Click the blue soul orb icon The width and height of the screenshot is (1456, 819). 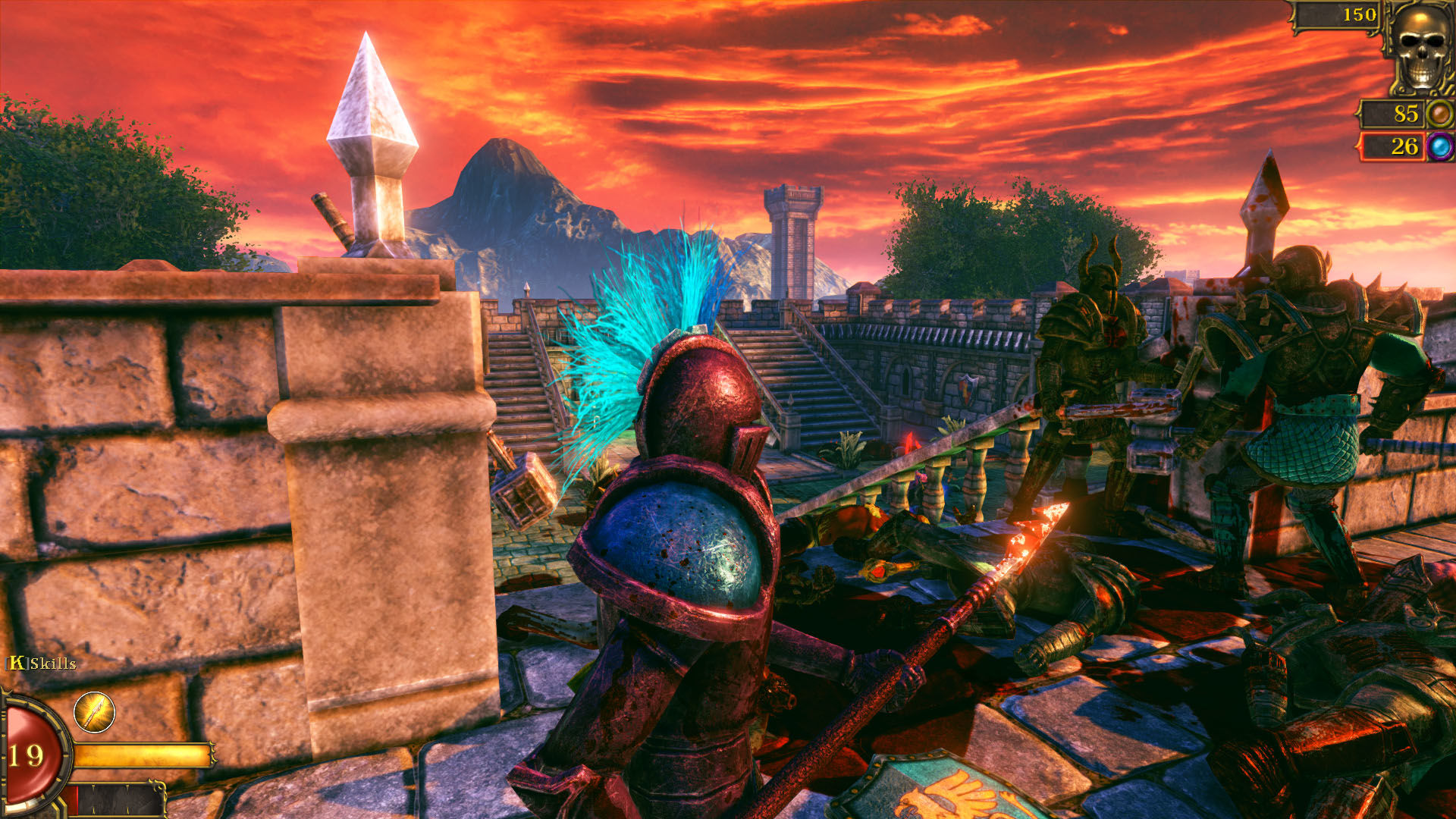(x=1440, y=146)
